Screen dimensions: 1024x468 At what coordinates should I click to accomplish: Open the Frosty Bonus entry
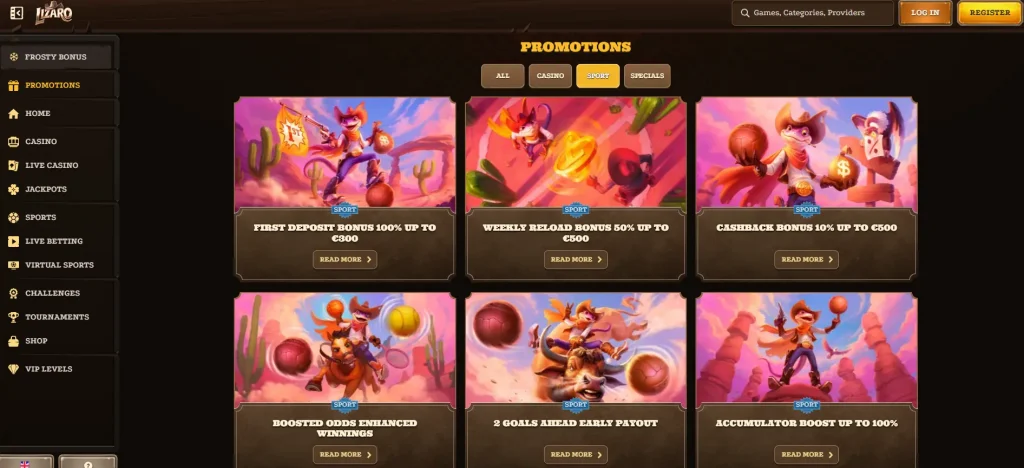click(x=56, y=57)
